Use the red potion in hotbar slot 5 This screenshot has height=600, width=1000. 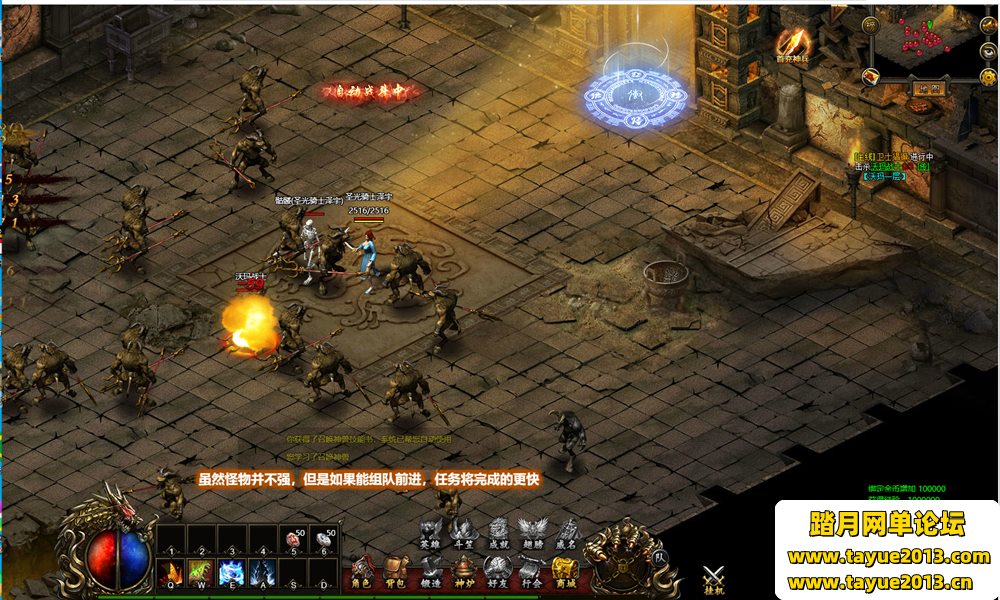[293, 540]
